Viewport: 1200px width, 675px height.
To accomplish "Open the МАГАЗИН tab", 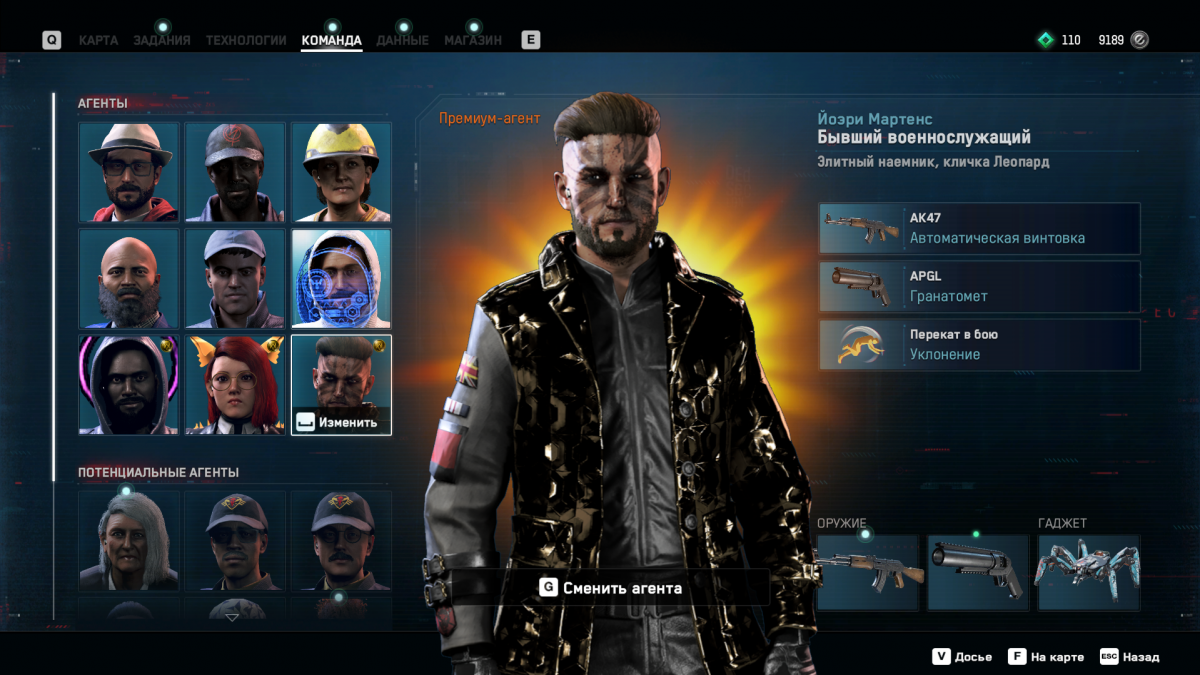I will (473, 41).
